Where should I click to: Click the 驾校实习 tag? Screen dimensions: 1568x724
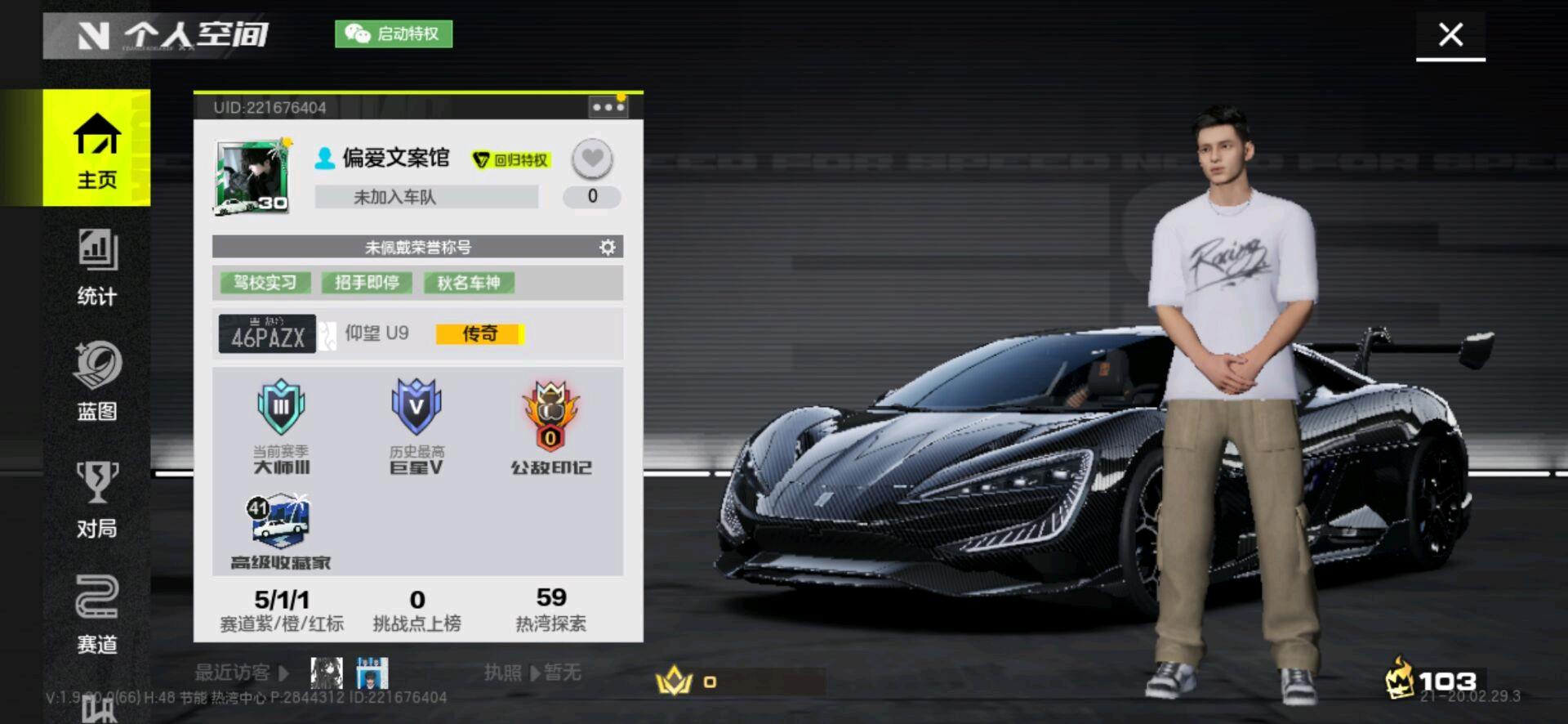265,283
